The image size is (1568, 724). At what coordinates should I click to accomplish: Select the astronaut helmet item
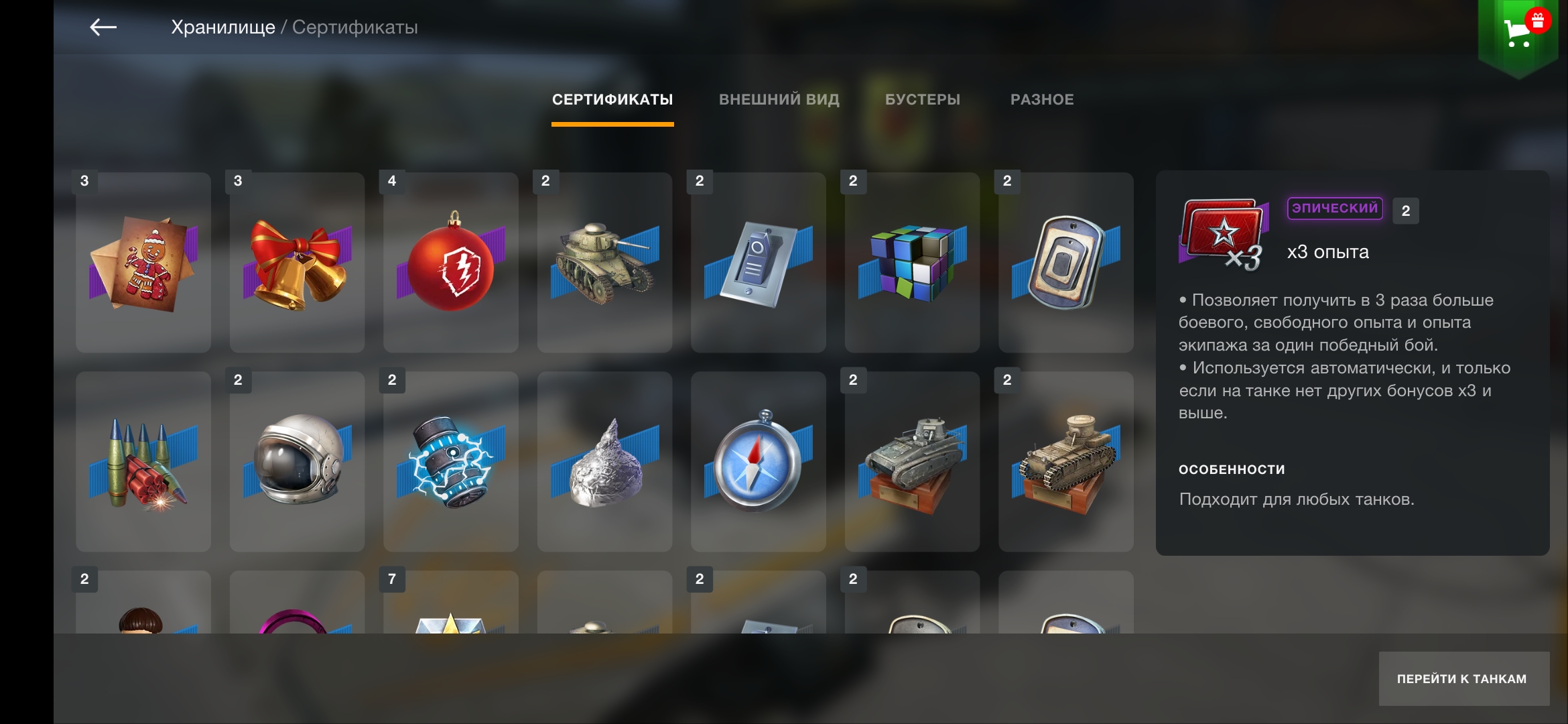coord(297,462)
